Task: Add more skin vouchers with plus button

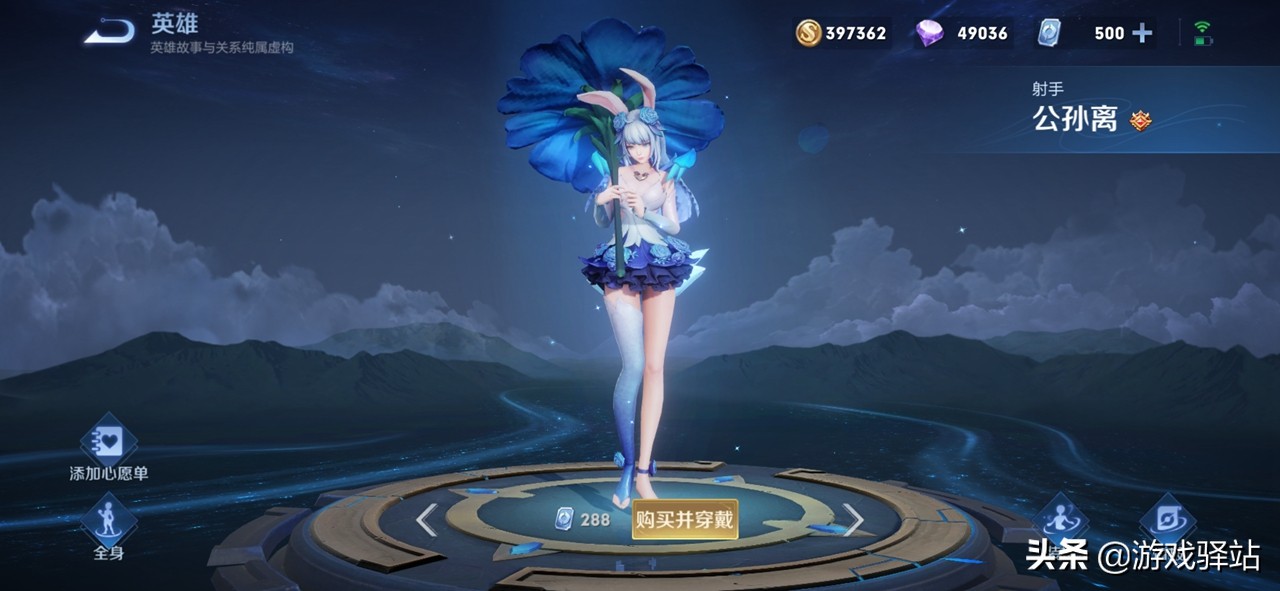Action: [1142, 33]
